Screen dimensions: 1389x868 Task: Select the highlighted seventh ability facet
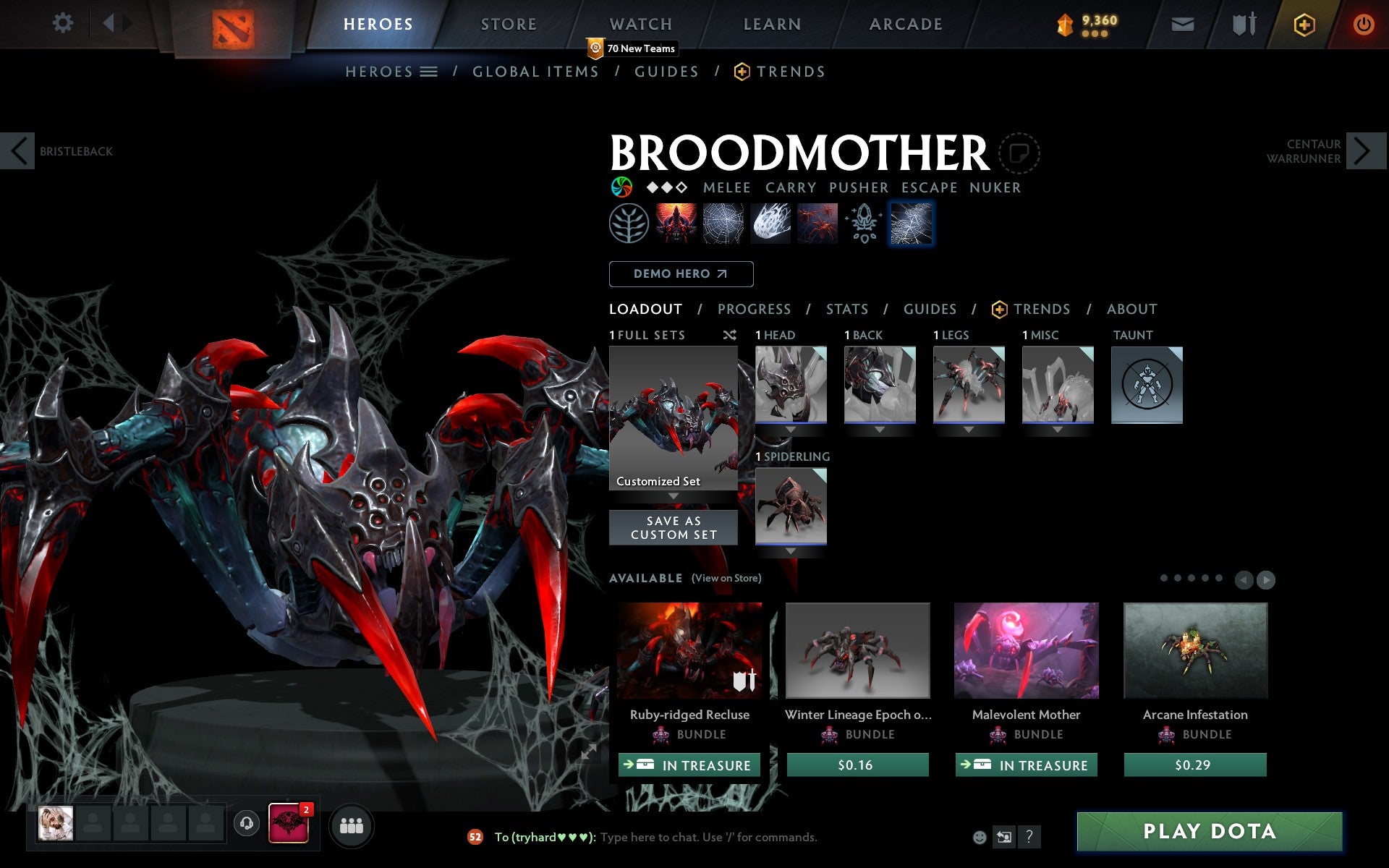click(911, 224)
